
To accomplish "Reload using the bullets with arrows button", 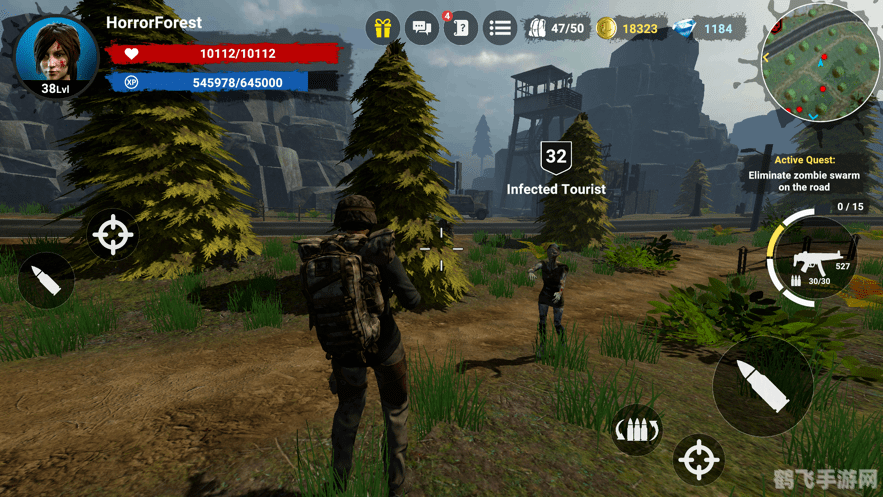I will (637, 432).
